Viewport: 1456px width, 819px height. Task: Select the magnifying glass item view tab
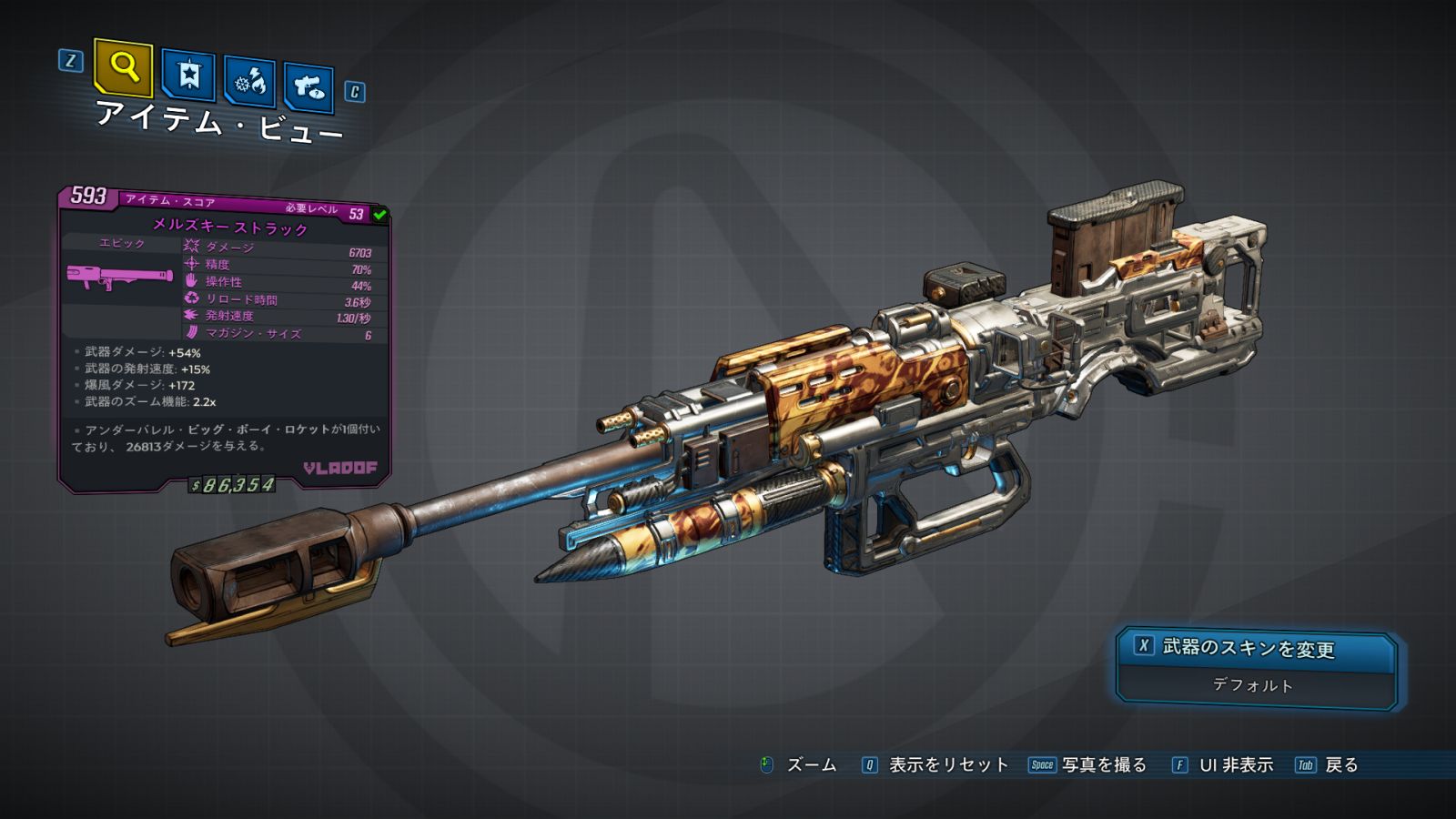(x=123, y=67)
